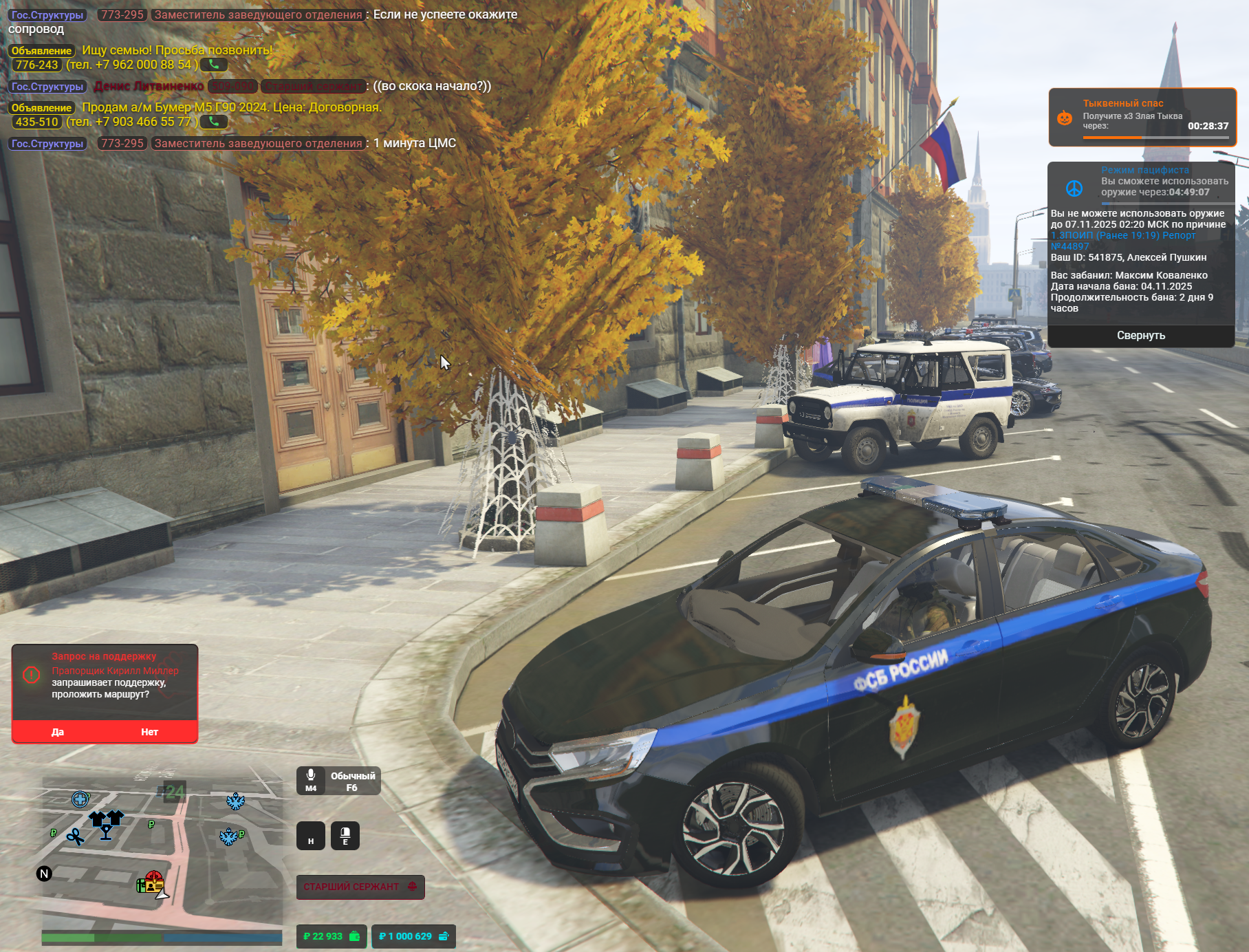Call the BMW M5 seller's phone icon
The width and height of the screenshot is (1249, 952).
pos(214,122)
